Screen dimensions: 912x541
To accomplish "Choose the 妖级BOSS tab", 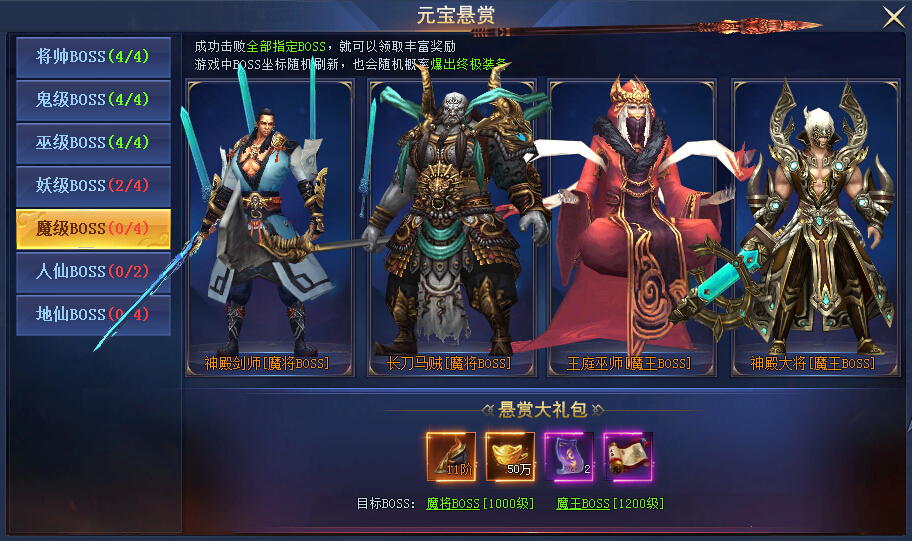I will click(93, 186).
